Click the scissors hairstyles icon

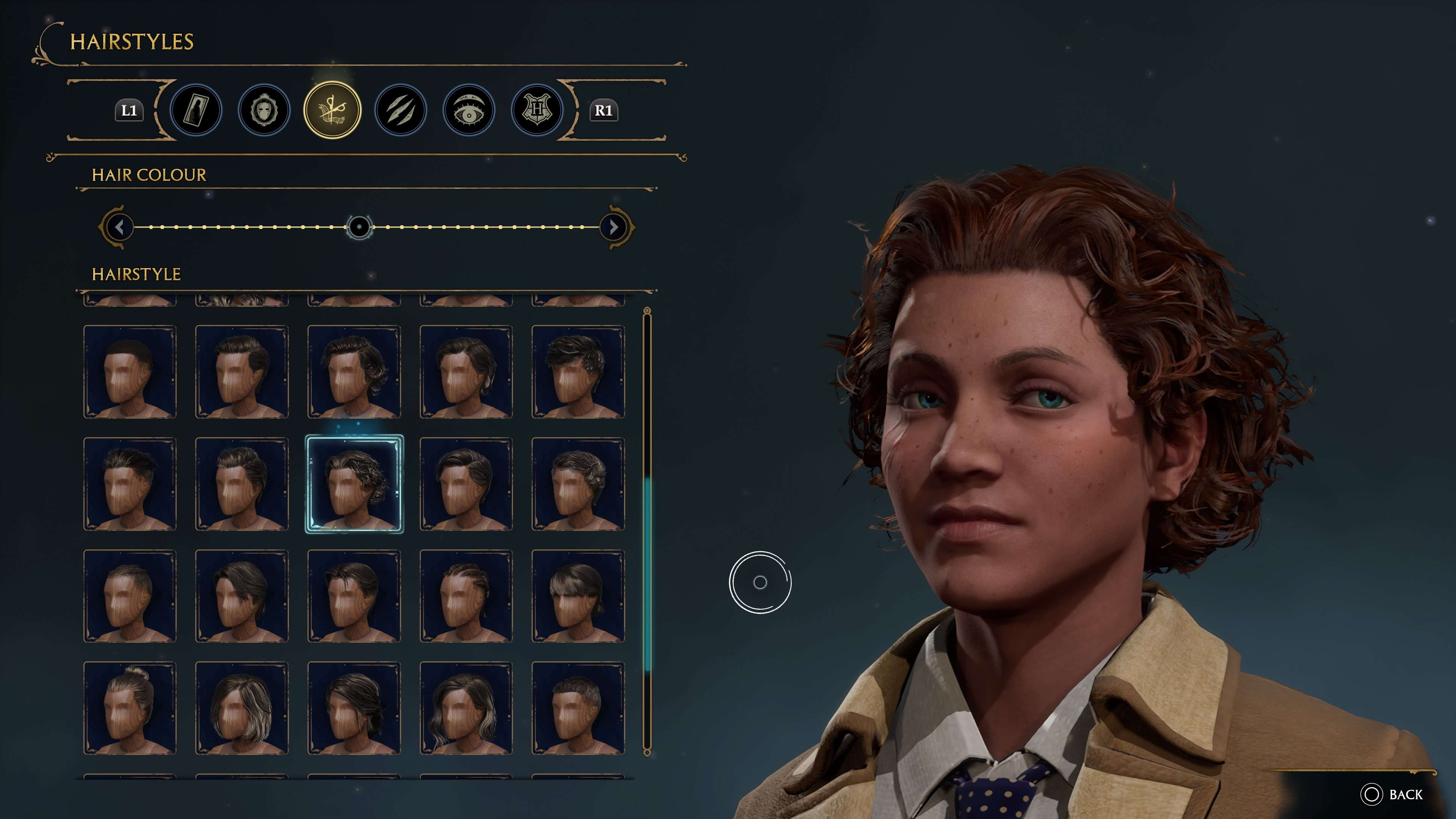coord(333,110)
